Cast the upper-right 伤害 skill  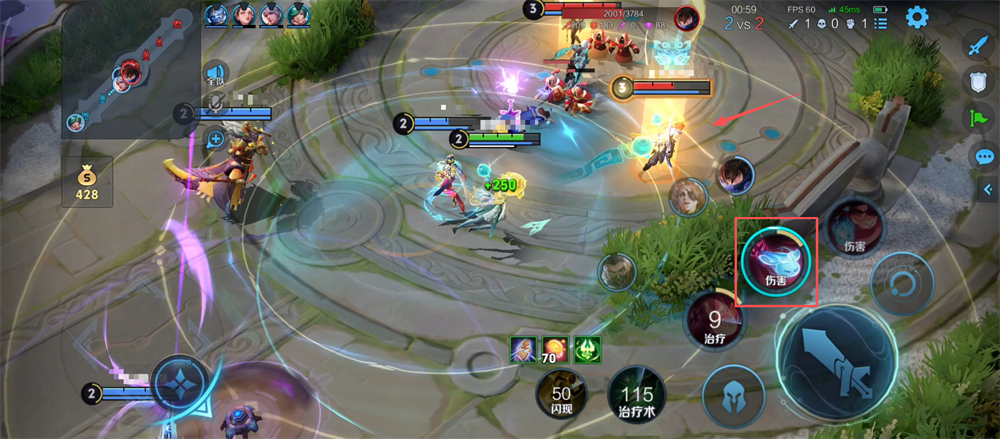point(854,225)
